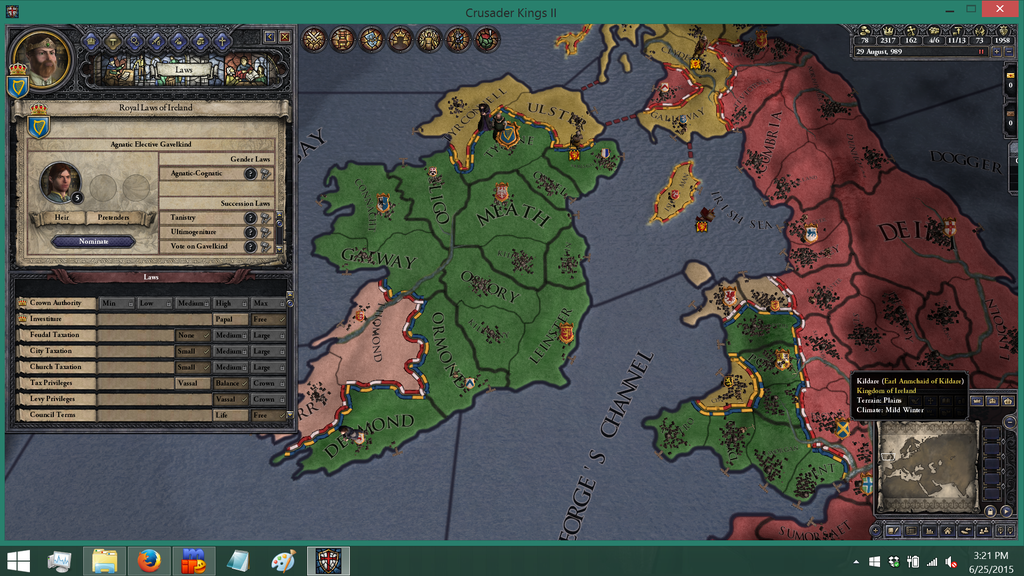The height and width of the screenshot is (576, 1024).
Task: Close the Laws panel with the X
Action: [285, 37]
